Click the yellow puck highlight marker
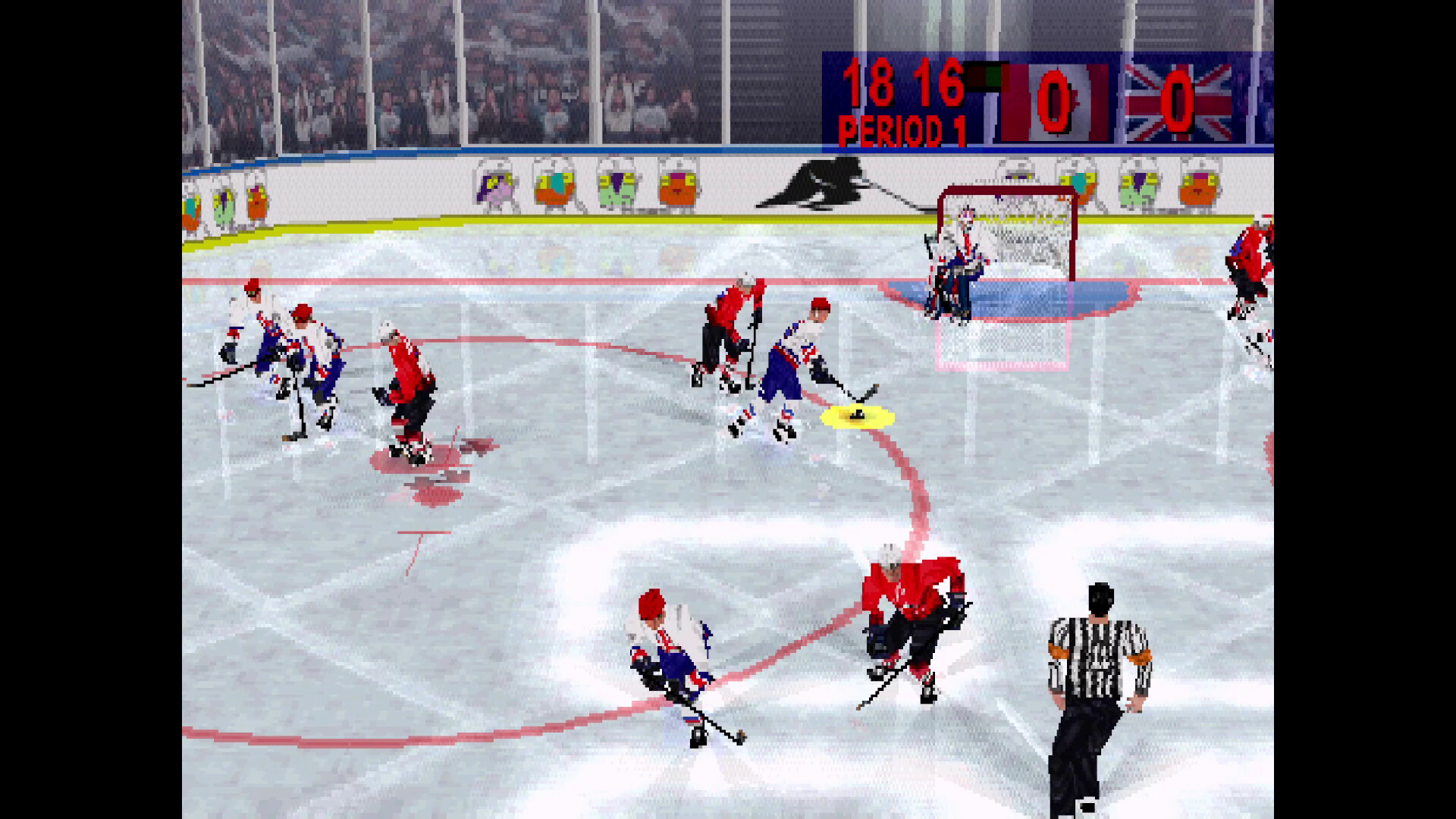 855,416
